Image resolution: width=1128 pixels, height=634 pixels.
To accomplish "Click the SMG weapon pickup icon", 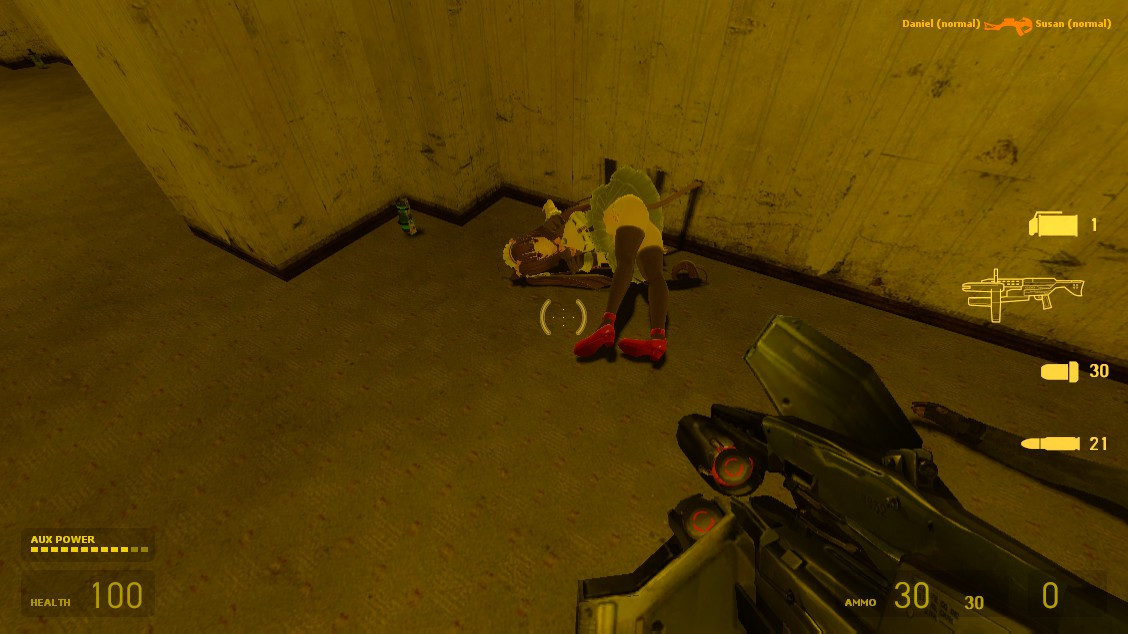I will [x=1022, y=293].
